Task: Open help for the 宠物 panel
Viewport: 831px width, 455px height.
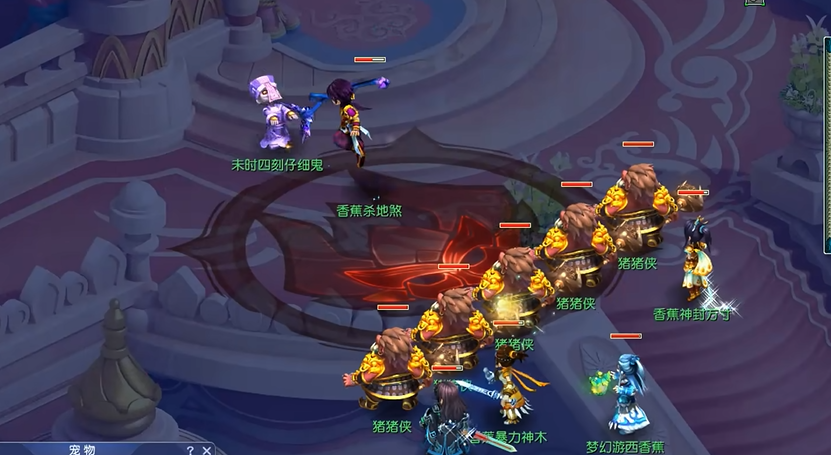Action: click(x=189, y=450)
